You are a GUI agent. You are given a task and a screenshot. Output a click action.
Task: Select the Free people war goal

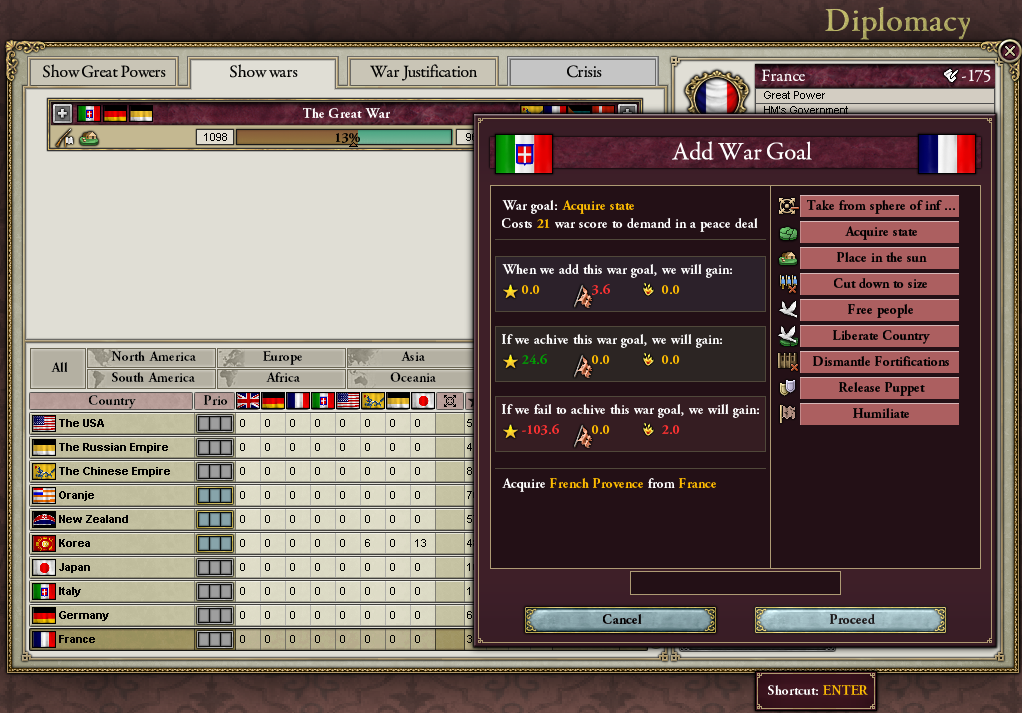[880, 310]
